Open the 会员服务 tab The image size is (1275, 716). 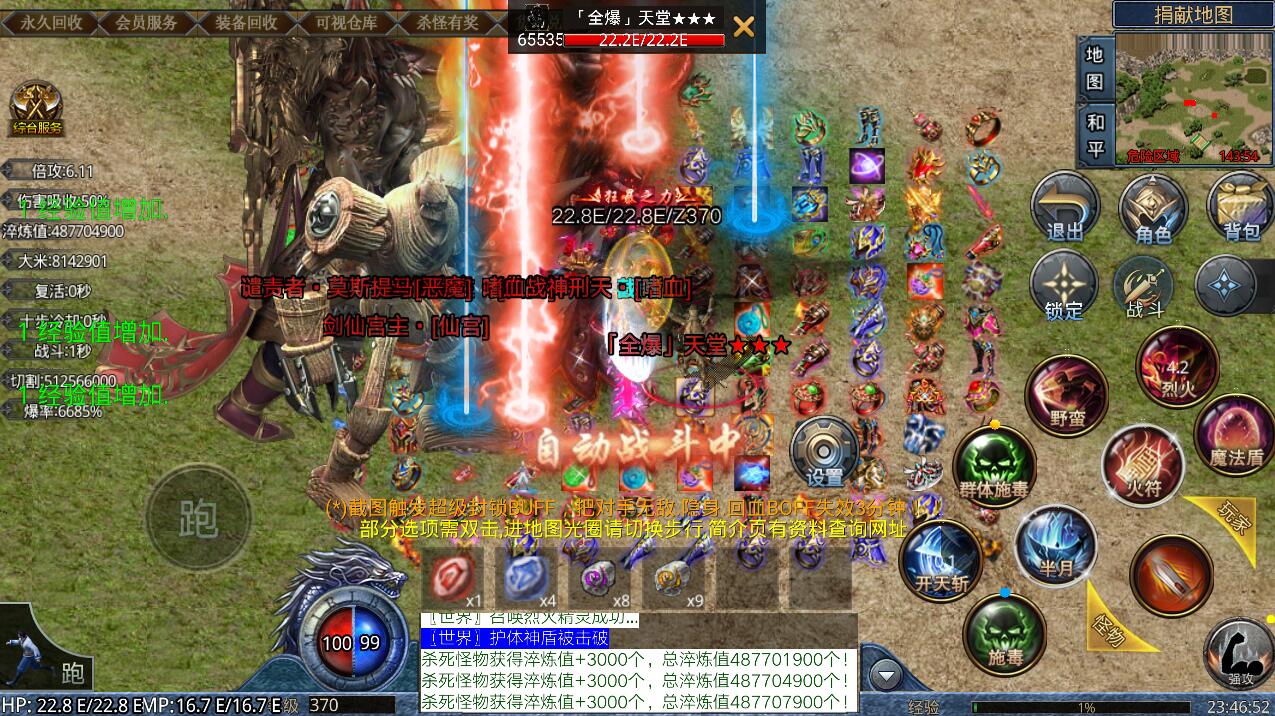pos(147,21)
